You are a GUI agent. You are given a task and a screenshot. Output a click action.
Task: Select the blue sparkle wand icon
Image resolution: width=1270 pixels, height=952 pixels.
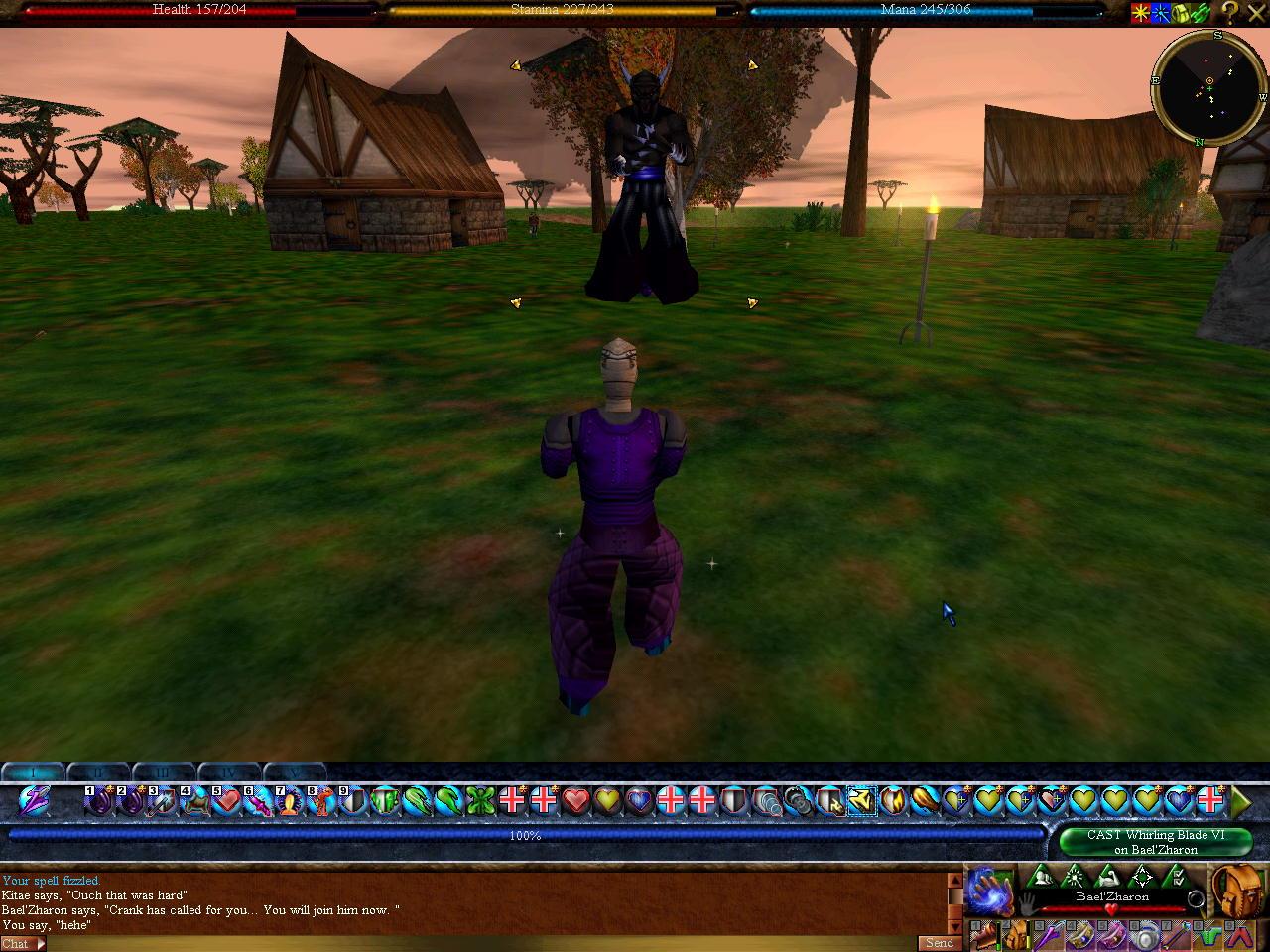[1161, 13]
